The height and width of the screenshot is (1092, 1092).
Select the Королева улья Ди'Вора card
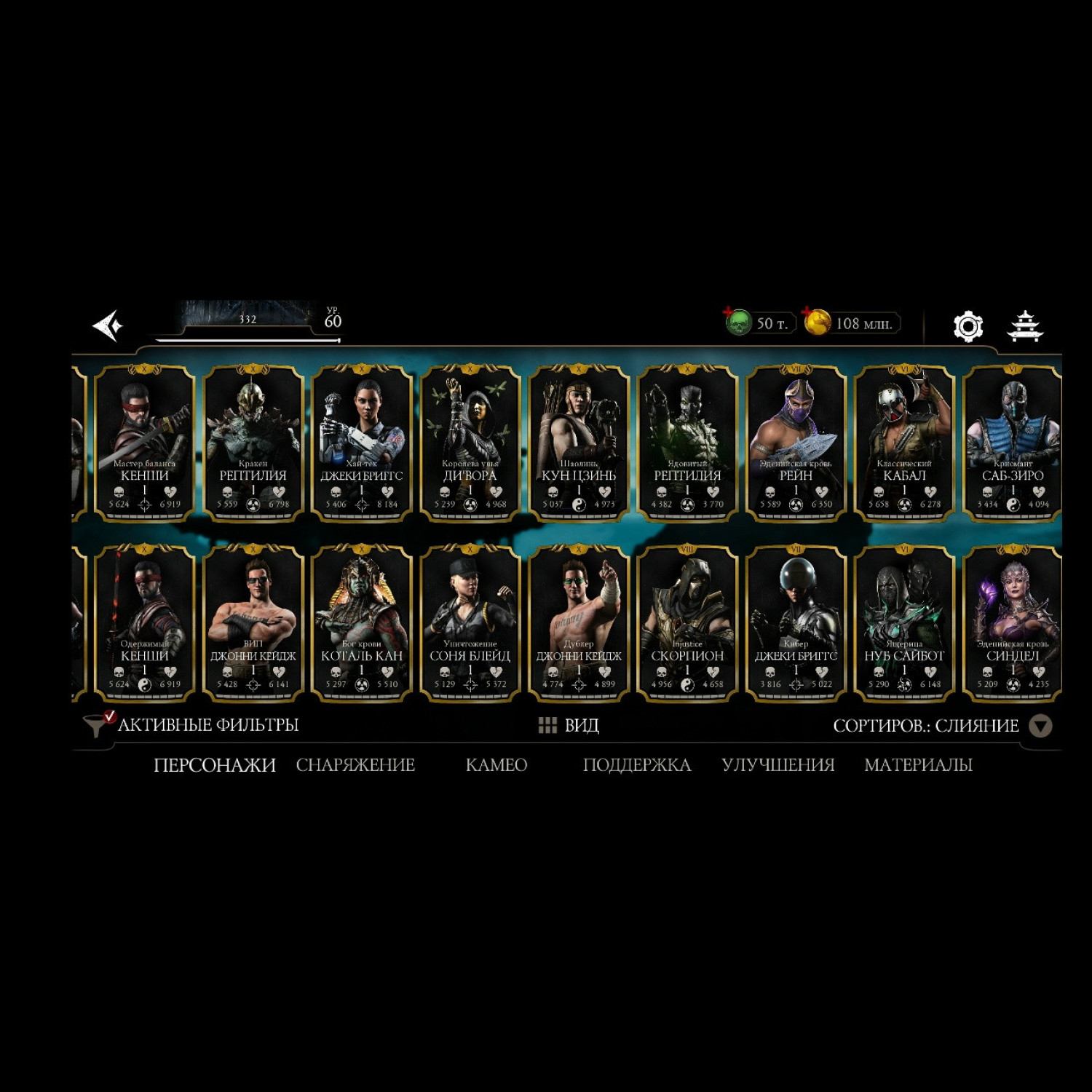470,443
